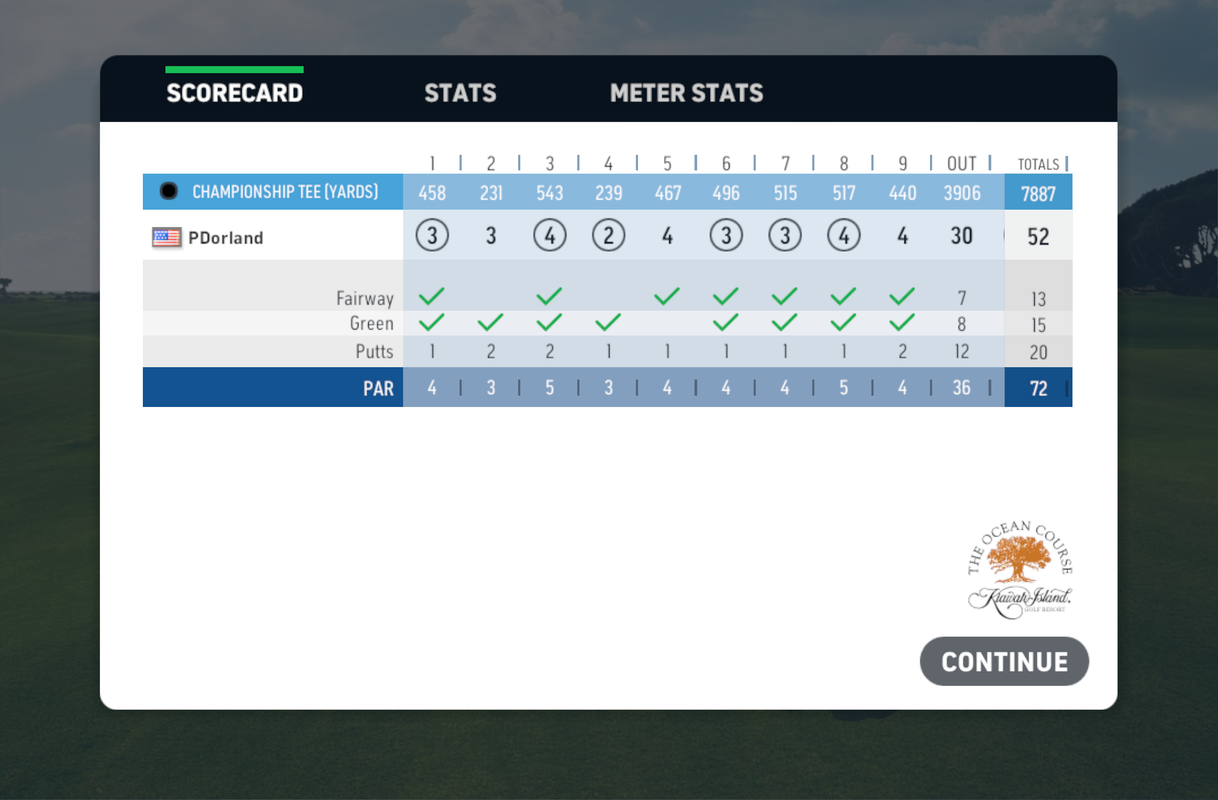Switch to the Stats tab
Screen dimensions: 1218x800
(x=460, y=93)
